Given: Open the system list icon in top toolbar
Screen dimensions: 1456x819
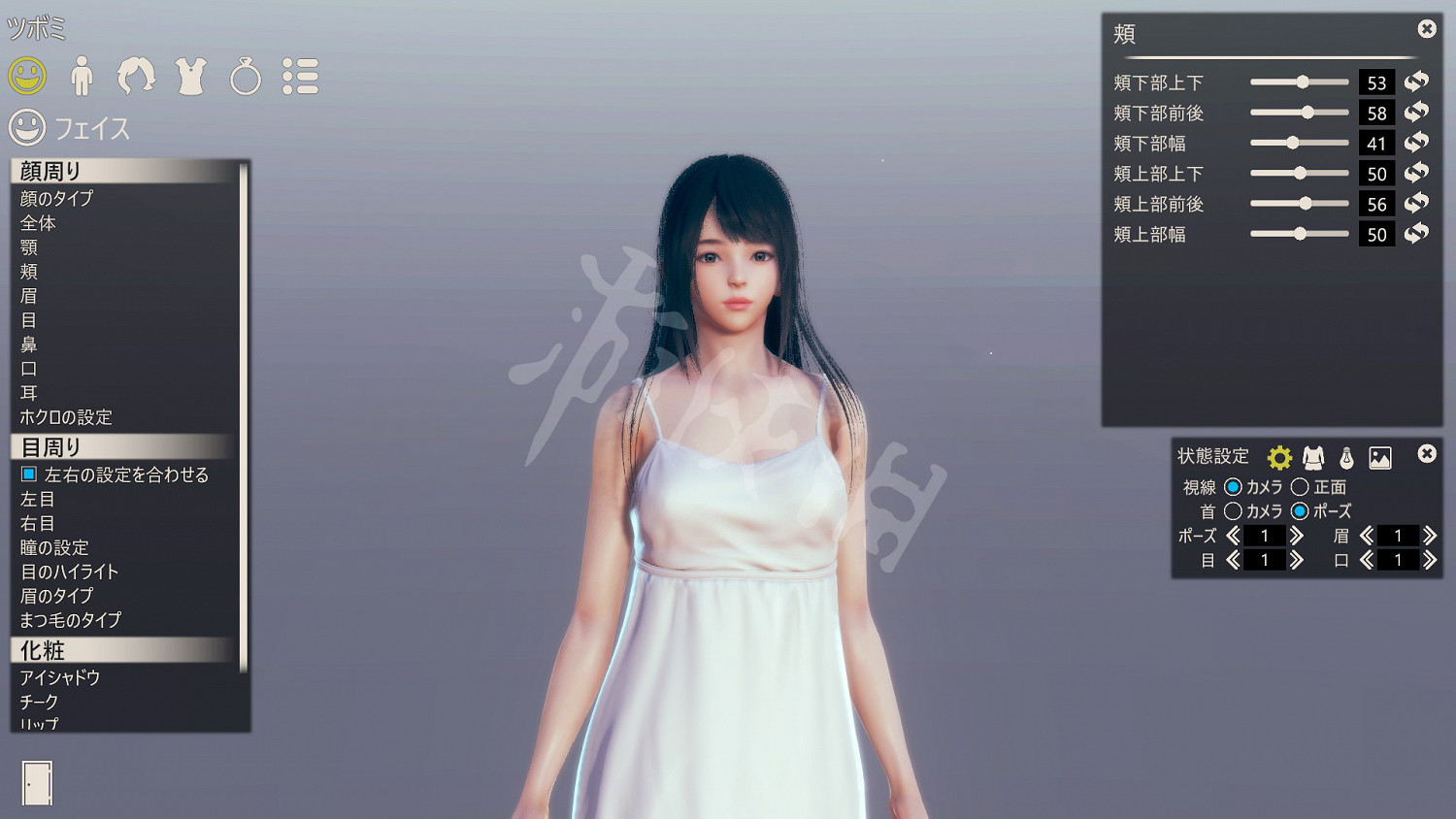Looking at the screenshot, I should tap(301, 77).
